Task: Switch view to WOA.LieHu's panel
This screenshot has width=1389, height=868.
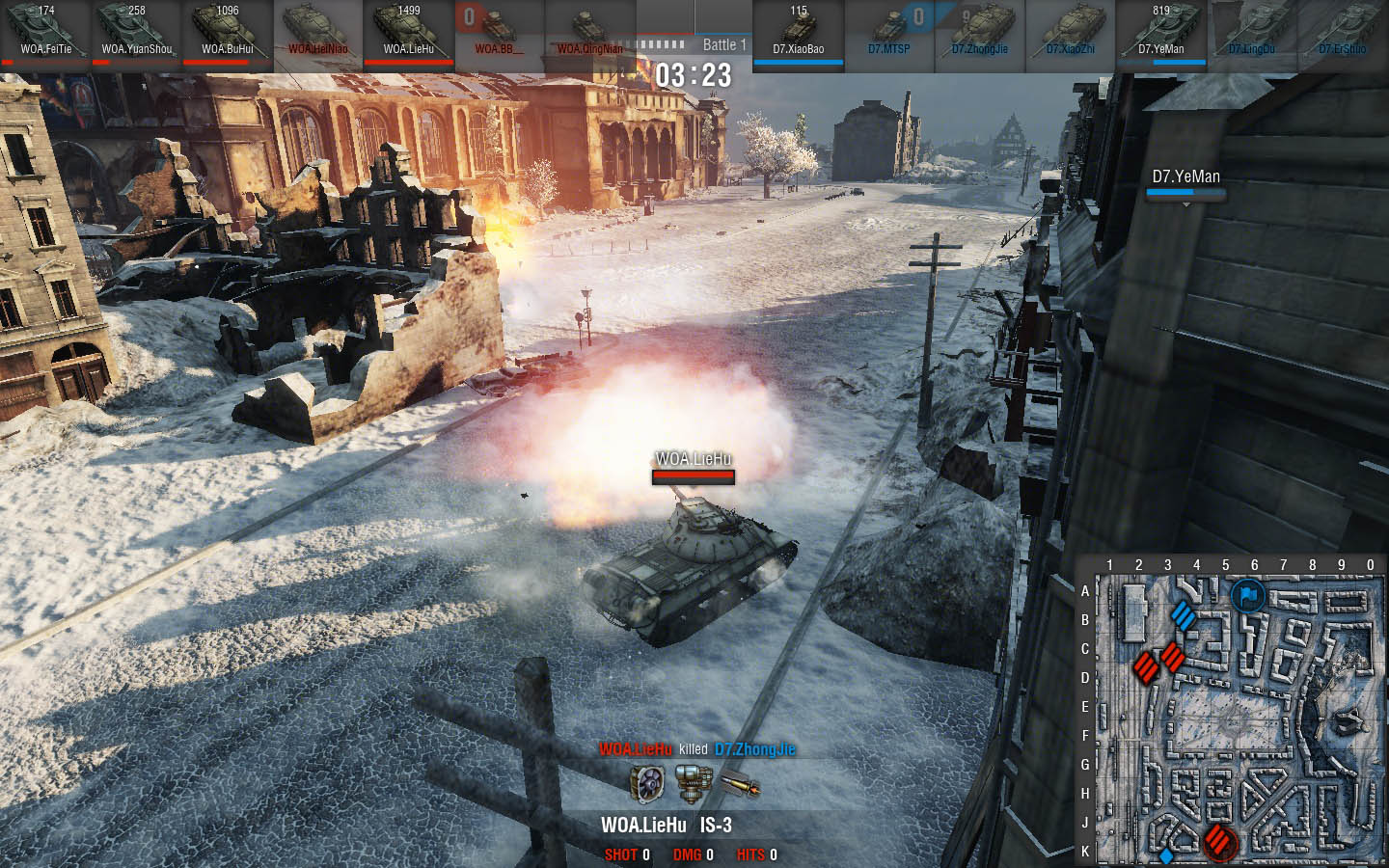Action: tap(408, 32)
